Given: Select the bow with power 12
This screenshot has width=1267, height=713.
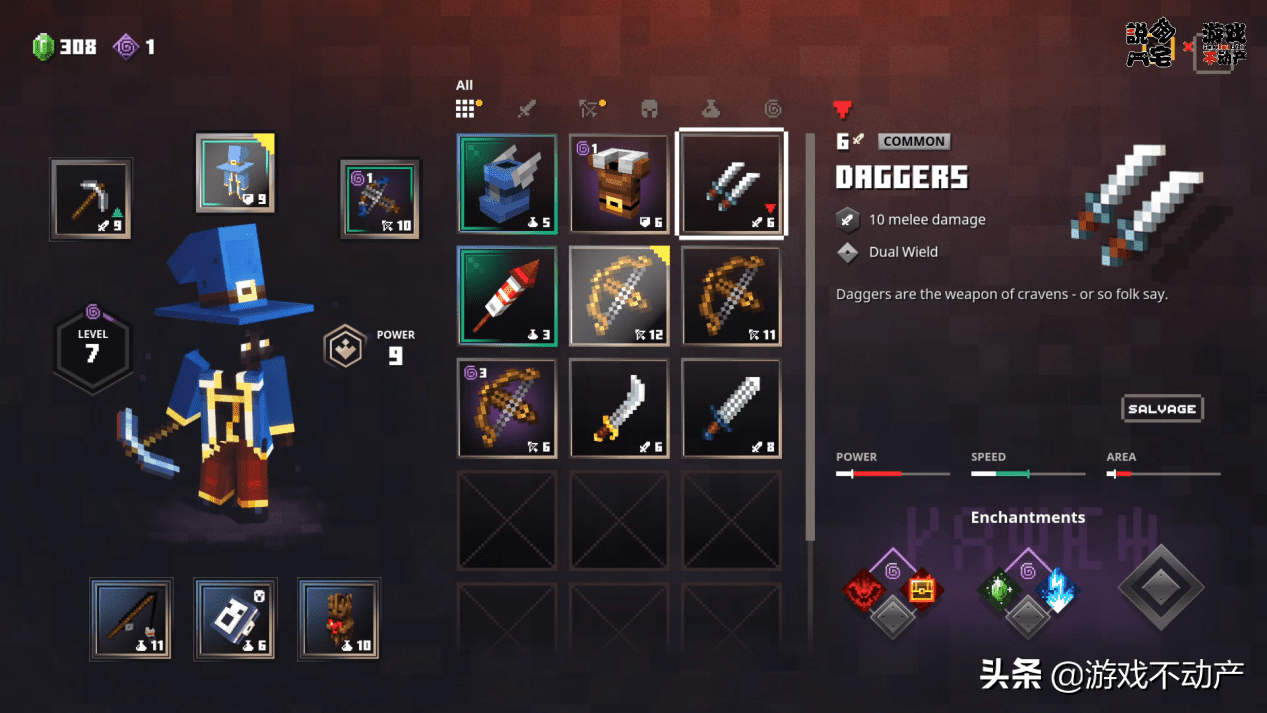Looking at the screenshot, I should tap(619, 296).
